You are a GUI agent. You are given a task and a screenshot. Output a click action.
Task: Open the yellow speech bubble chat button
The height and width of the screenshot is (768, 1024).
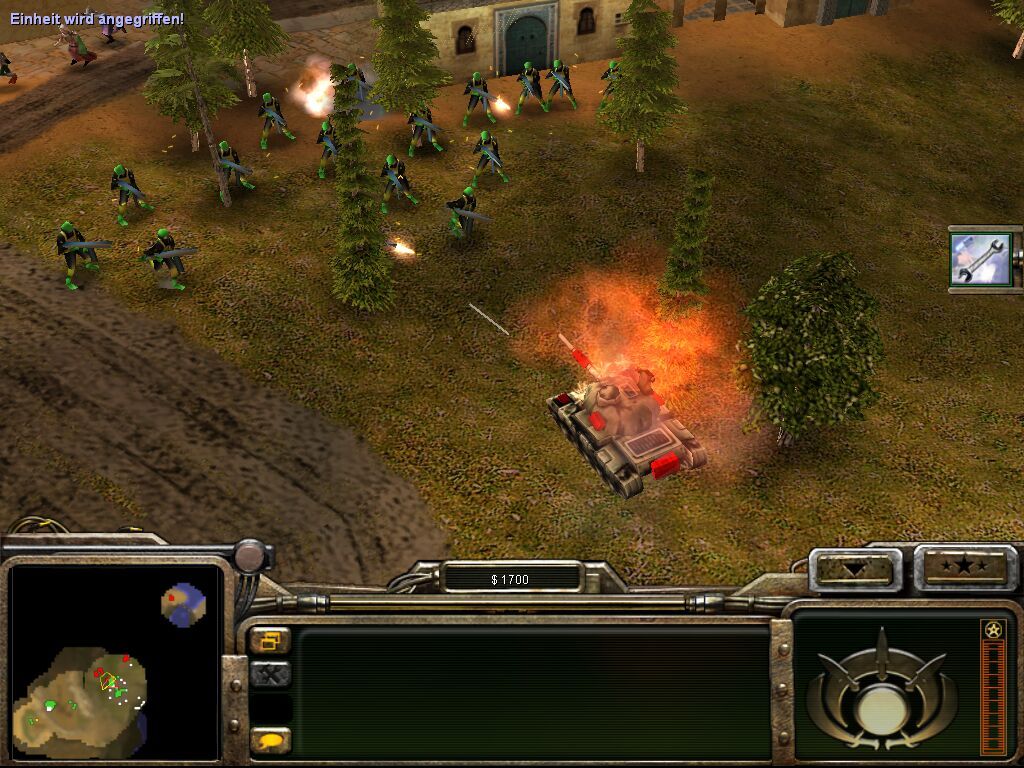pos(270,741)
